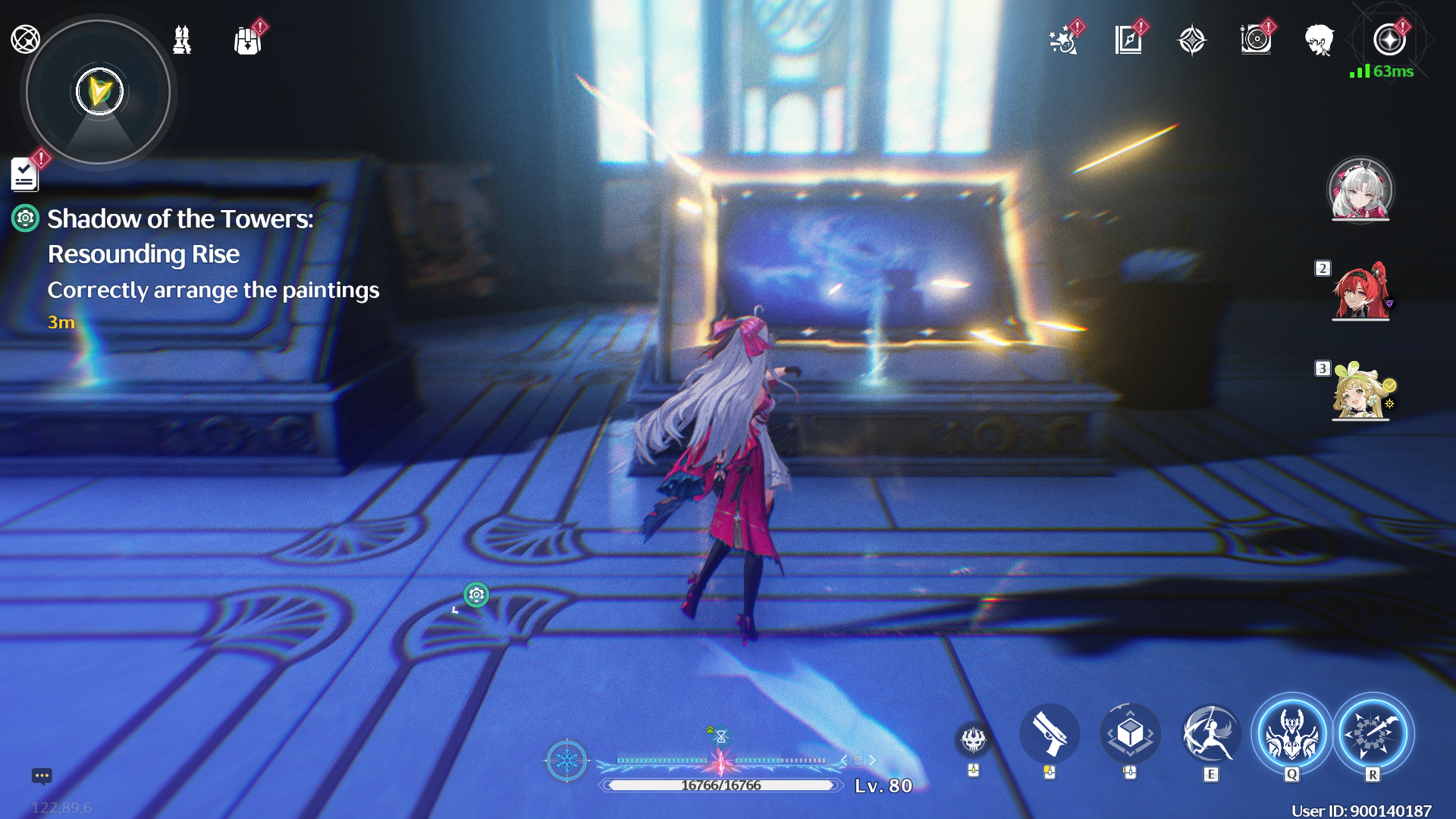The height and width of the screenshot is (819, 1456).
Task: Open the chess-piece tower icon
Action: coord(182,40)
